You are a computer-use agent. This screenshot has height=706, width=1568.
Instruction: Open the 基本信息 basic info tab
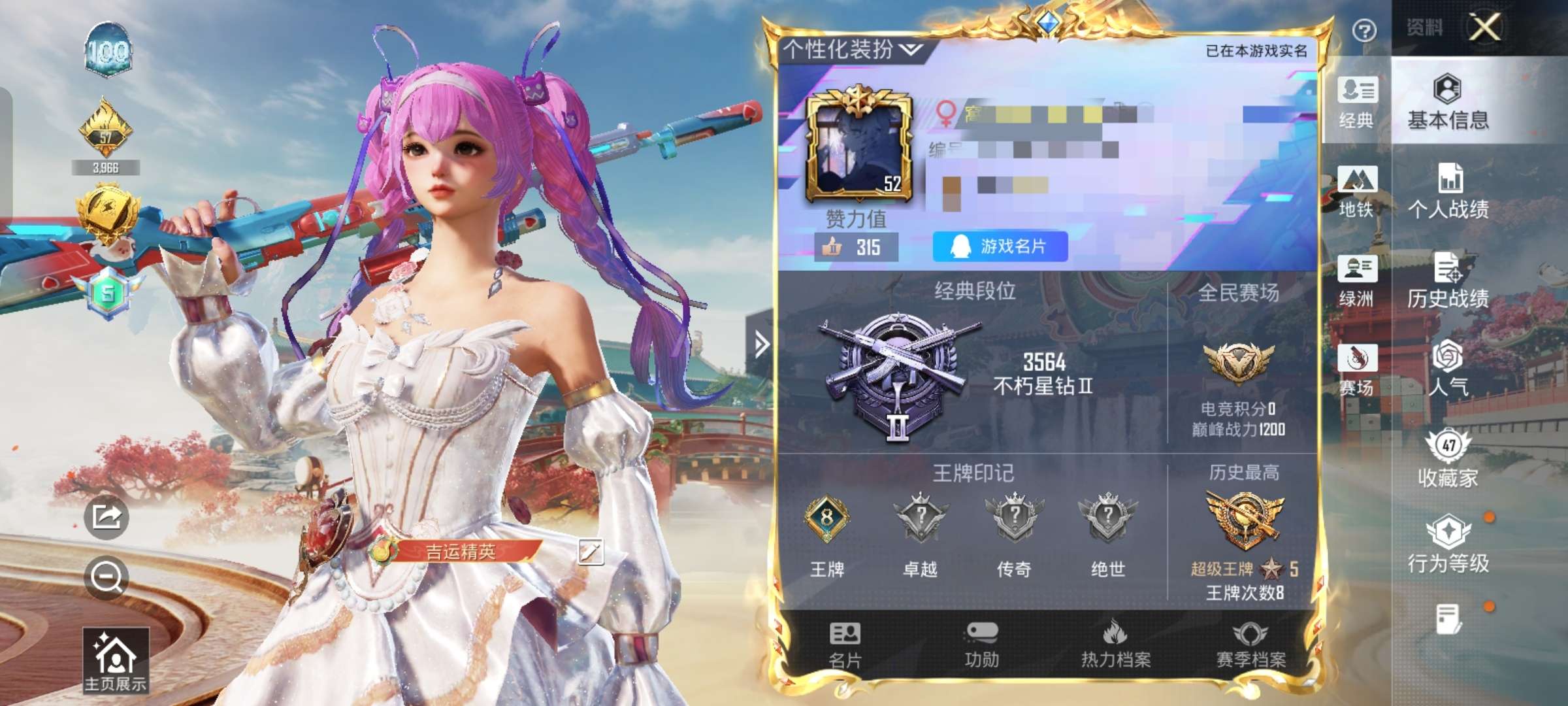[1448, 101]
